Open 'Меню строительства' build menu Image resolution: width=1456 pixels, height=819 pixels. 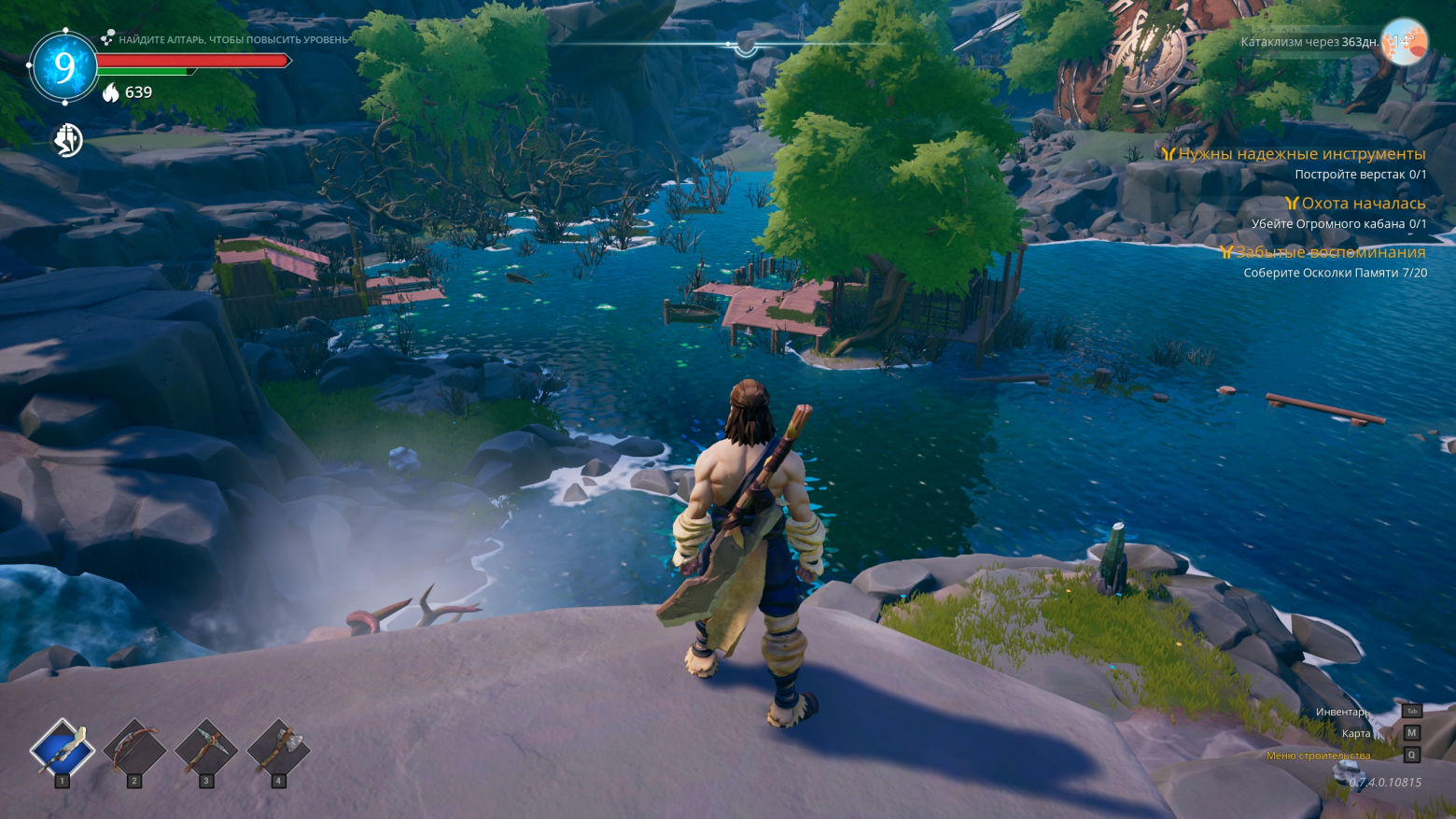coord(1318,755)
